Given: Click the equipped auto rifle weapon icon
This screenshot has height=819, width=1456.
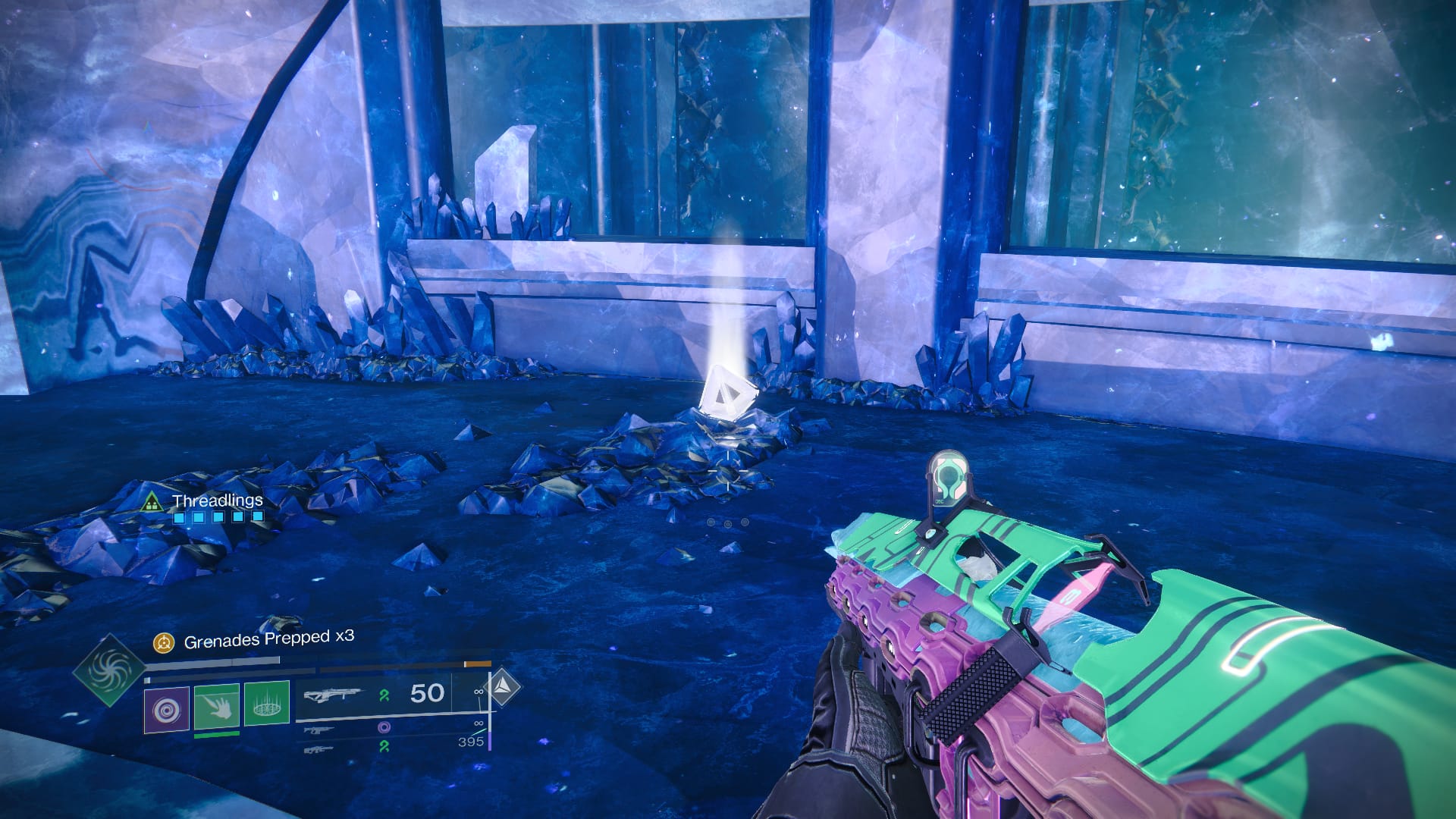Looking at the screenshot, I should (334, 694).
